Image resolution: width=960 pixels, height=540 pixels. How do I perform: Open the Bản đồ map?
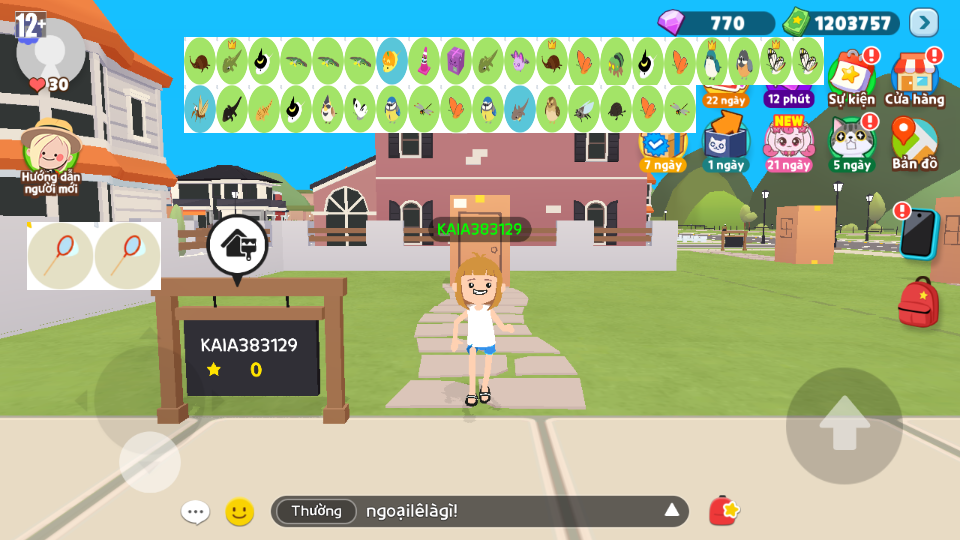coord(914,144)
